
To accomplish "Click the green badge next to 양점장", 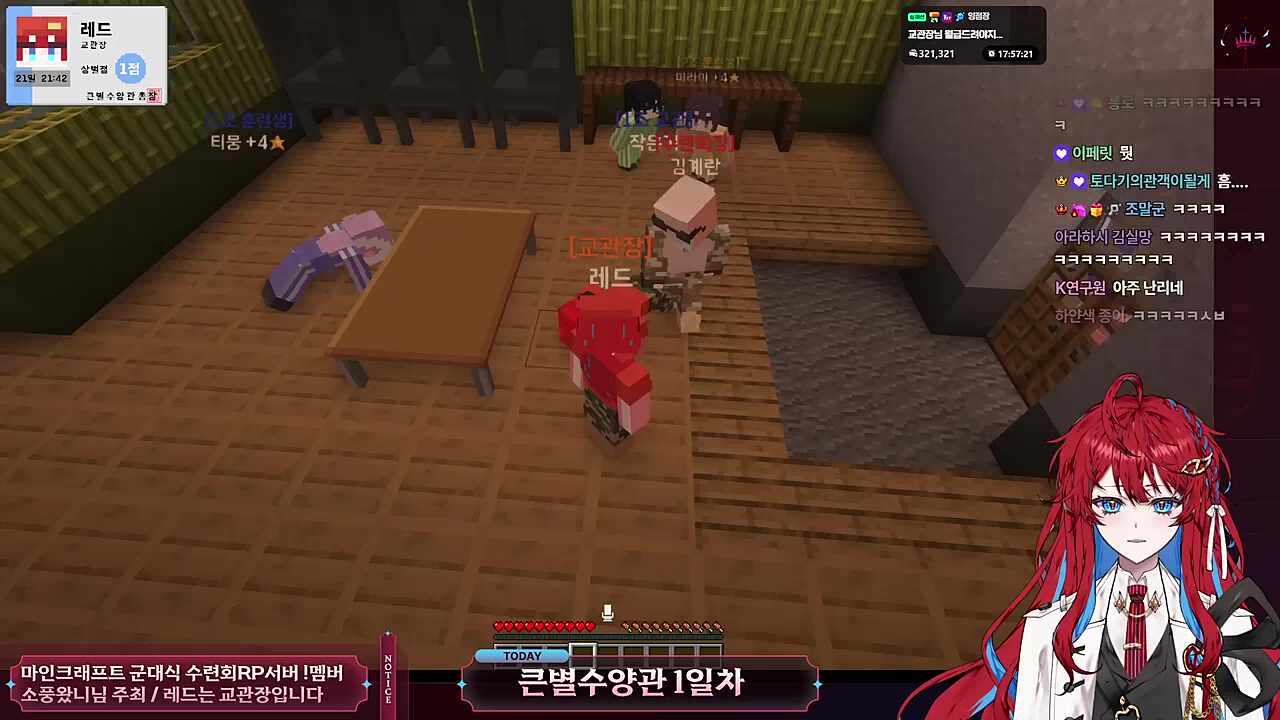I will 917,16.
